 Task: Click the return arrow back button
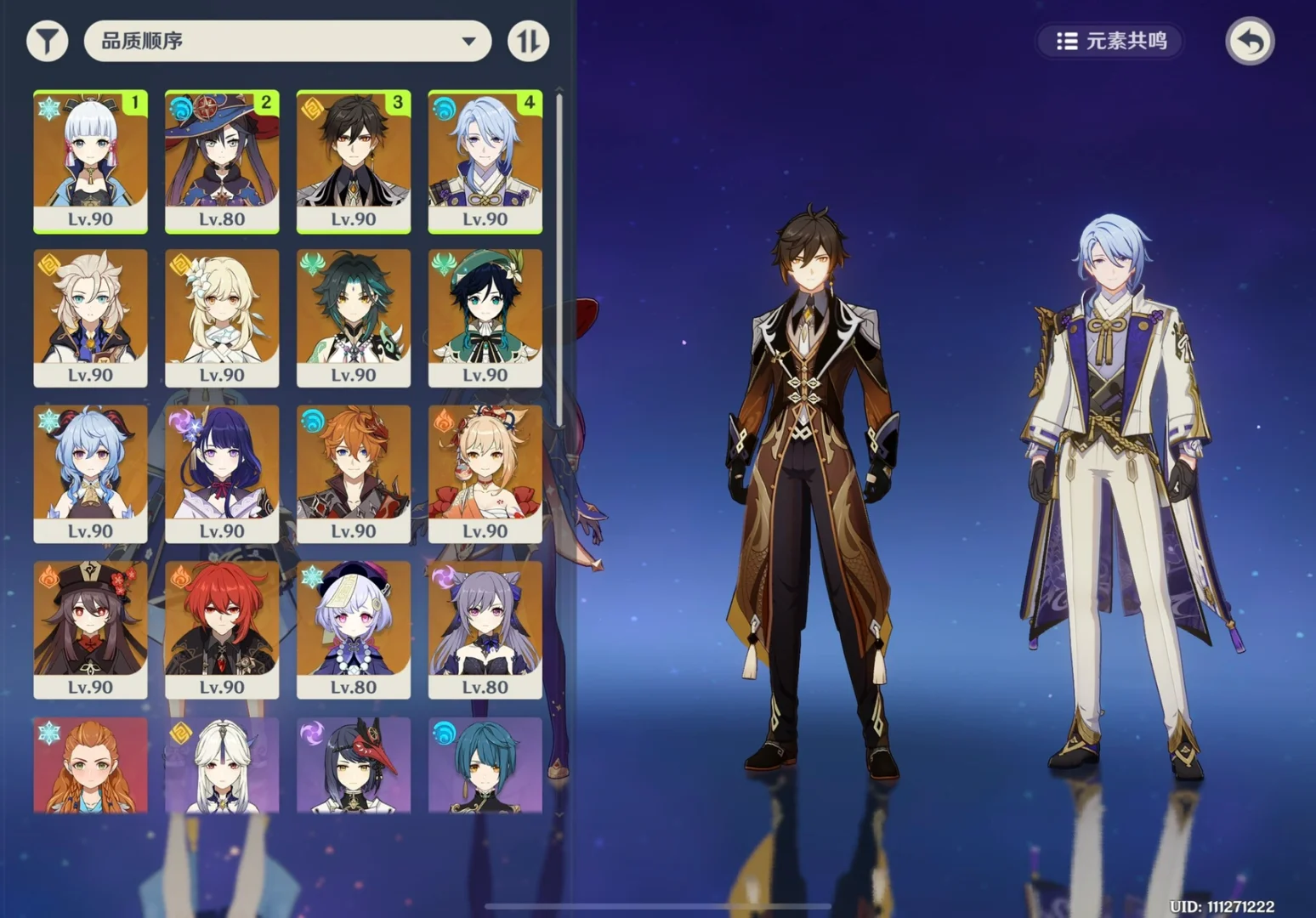tap(1249, 41)
